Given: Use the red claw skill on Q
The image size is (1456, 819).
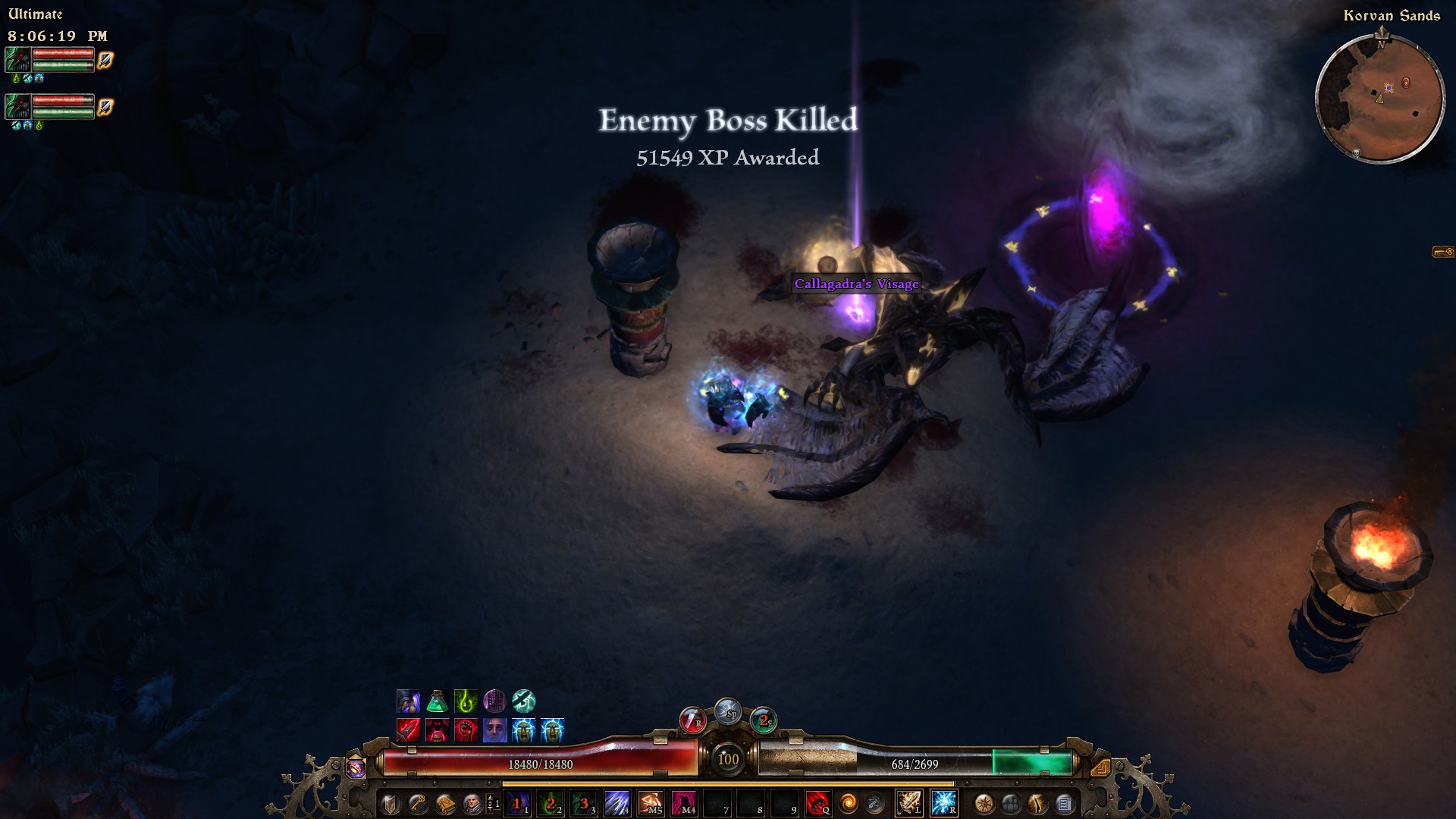Looking at the screenshot, I should tap(817, 803).
